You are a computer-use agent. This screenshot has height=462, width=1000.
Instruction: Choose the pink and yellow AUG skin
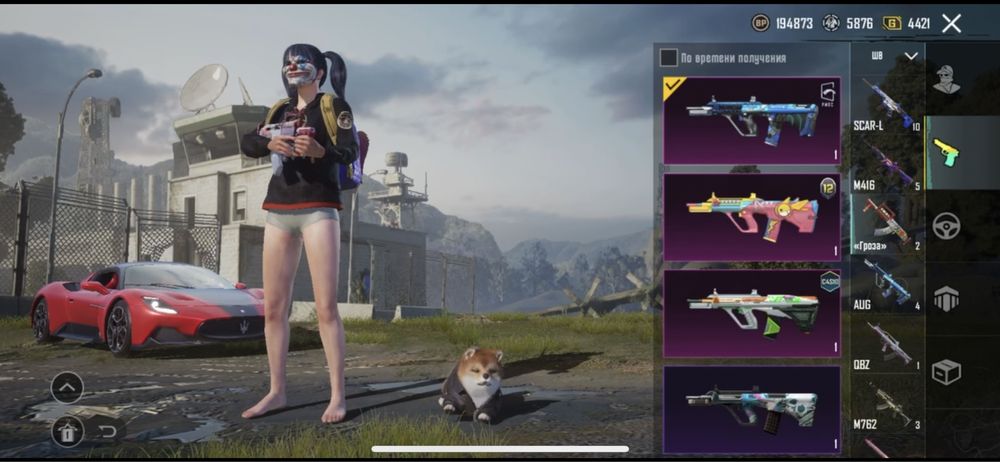(x=752, y=216)
